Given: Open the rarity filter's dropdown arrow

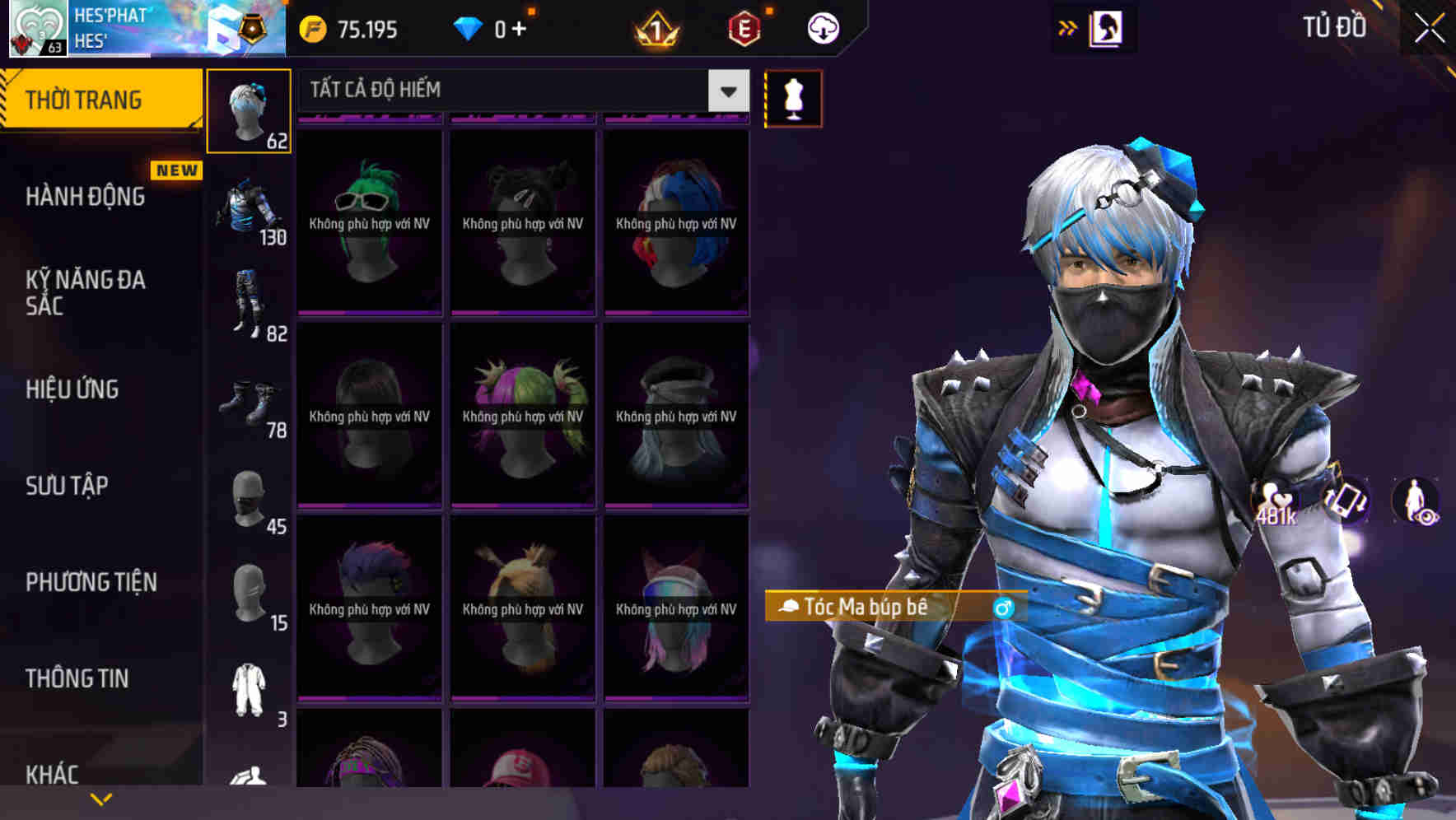Looking at the screenshot, I should coord(726,91).
